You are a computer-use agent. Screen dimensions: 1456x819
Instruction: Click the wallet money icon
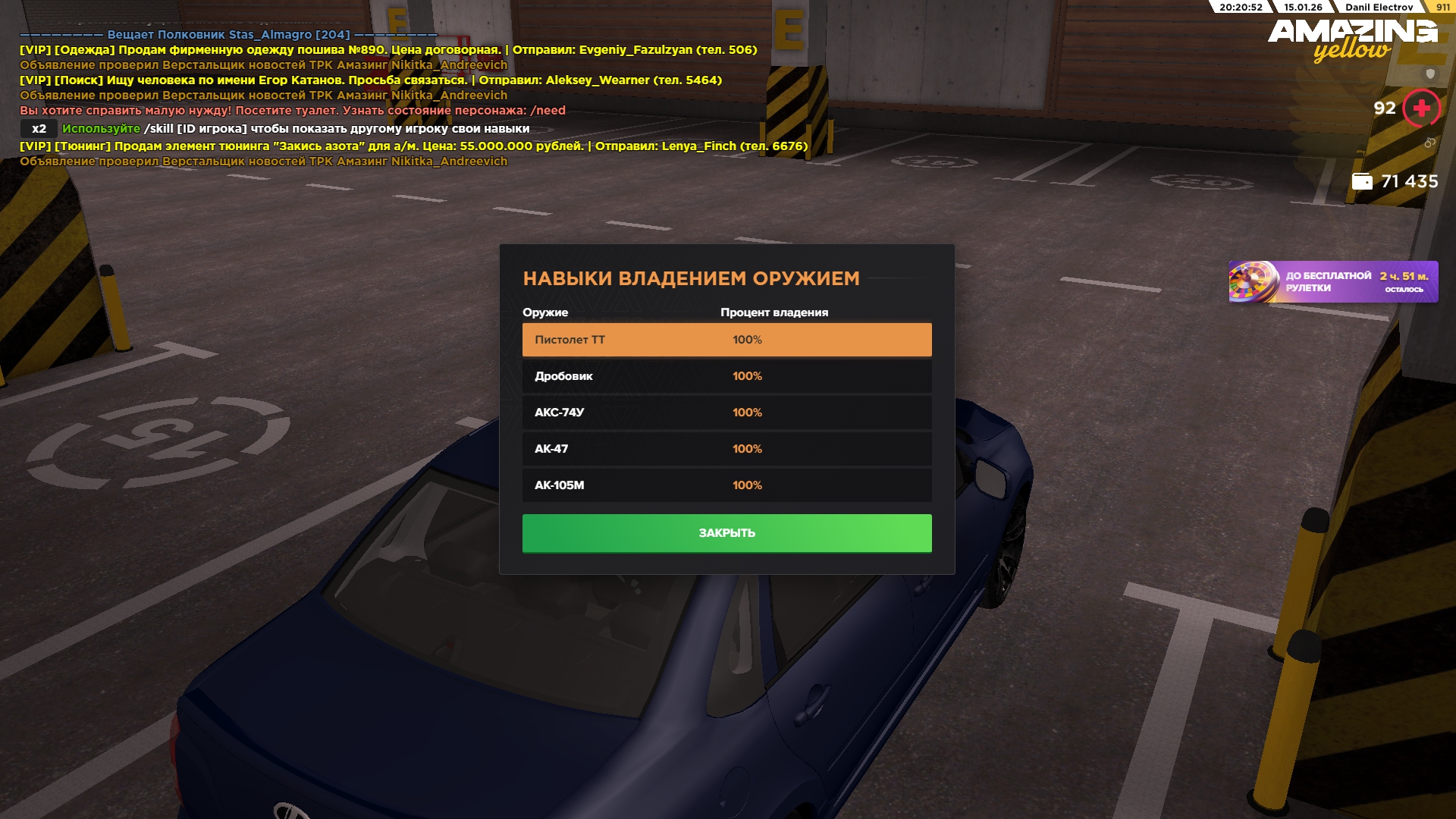coord(1362,182)
